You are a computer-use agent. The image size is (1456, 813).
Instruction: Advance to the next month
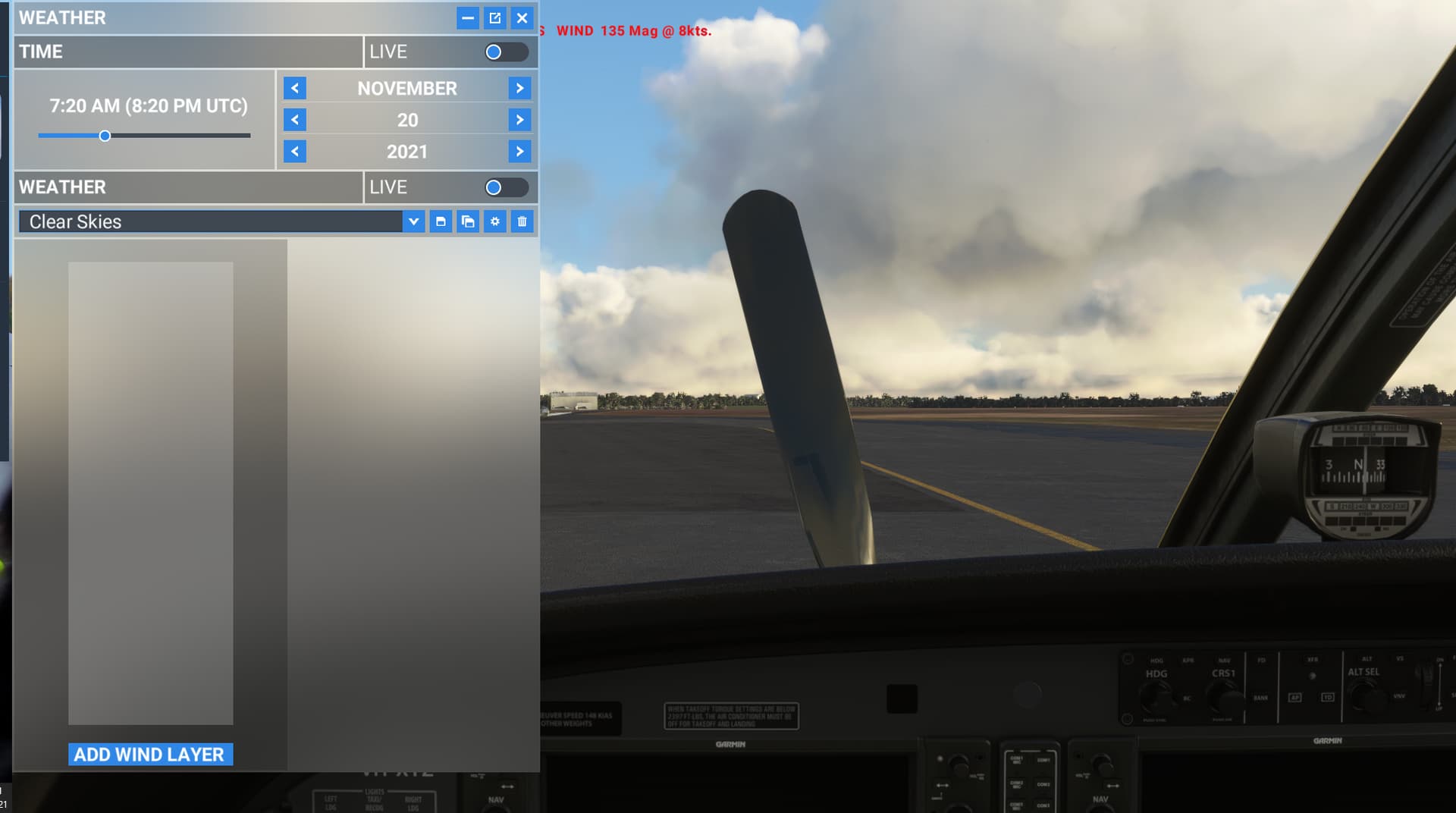pos(520,88)
